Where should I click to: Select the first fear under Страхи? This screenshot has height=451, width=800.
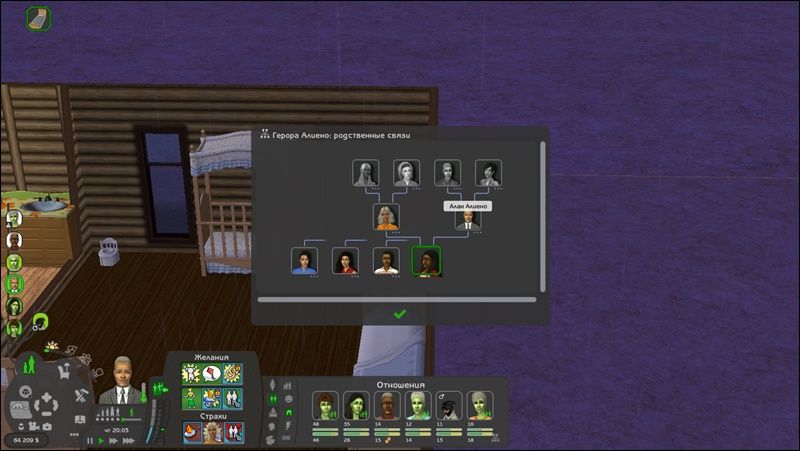pos(191,432)
